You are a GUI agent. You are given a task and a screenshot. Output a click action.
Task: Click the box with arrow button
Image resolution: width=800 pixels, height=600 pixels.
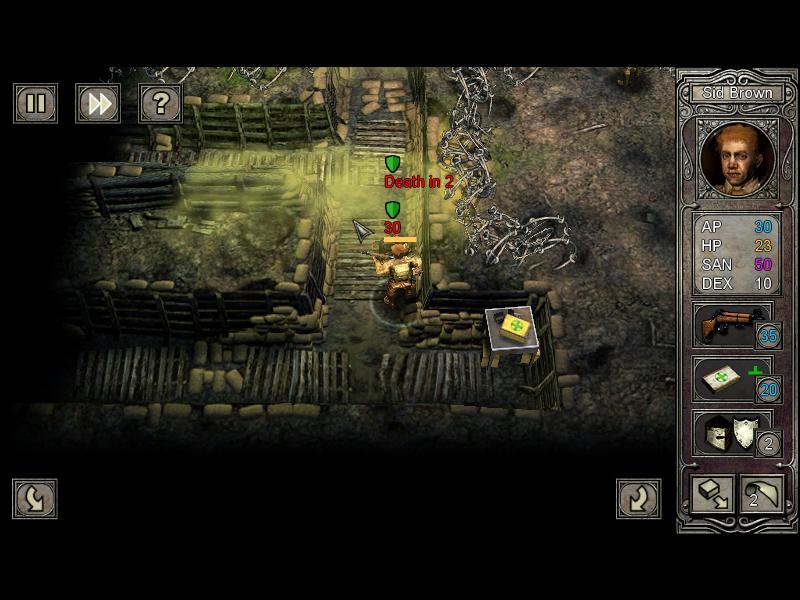(x=712, y=493)
